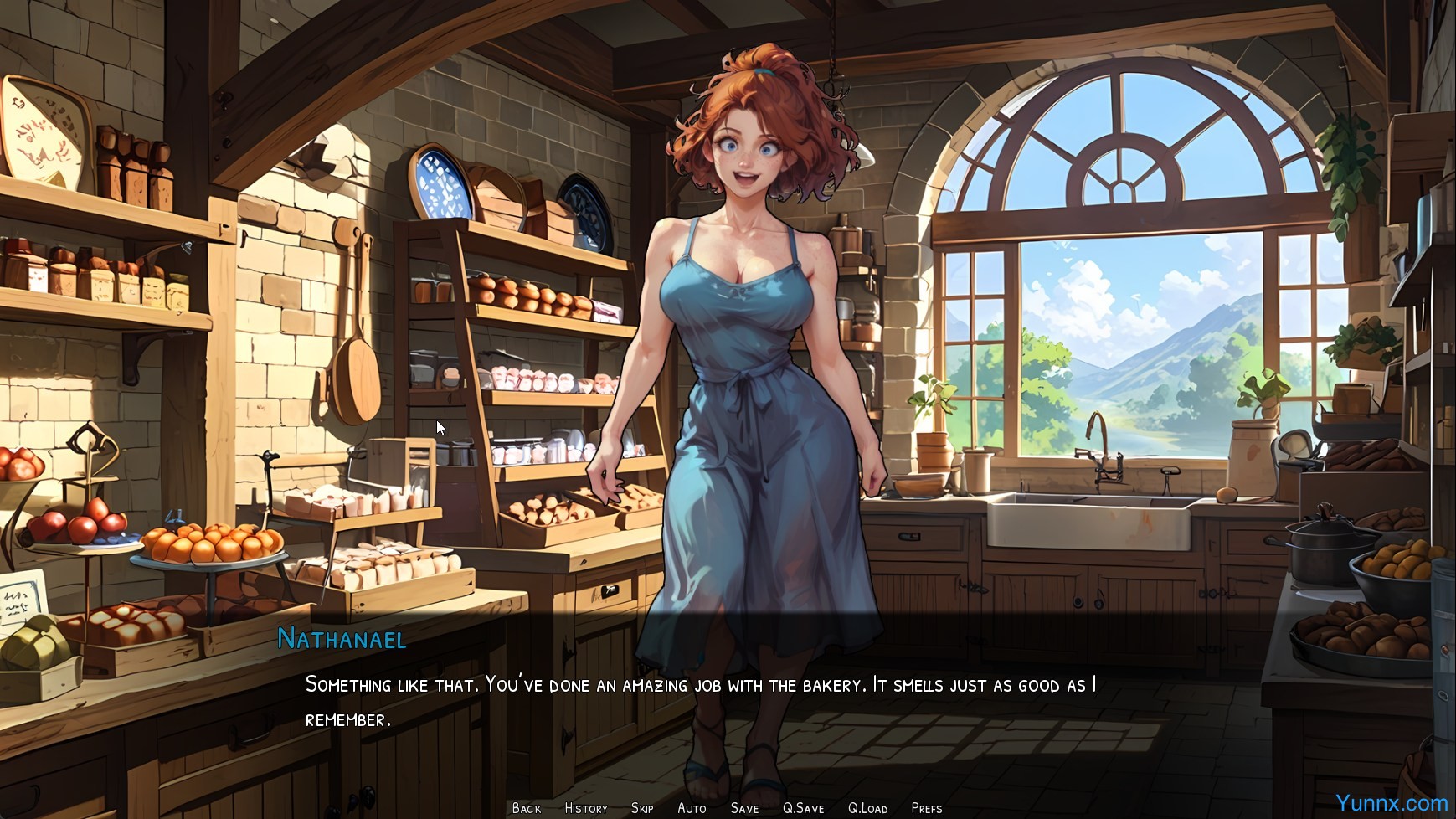Toggle Auto dialogue advance
Image resolution: width=1456 pixels, height=819 pixels.
[x=692, y=808]
